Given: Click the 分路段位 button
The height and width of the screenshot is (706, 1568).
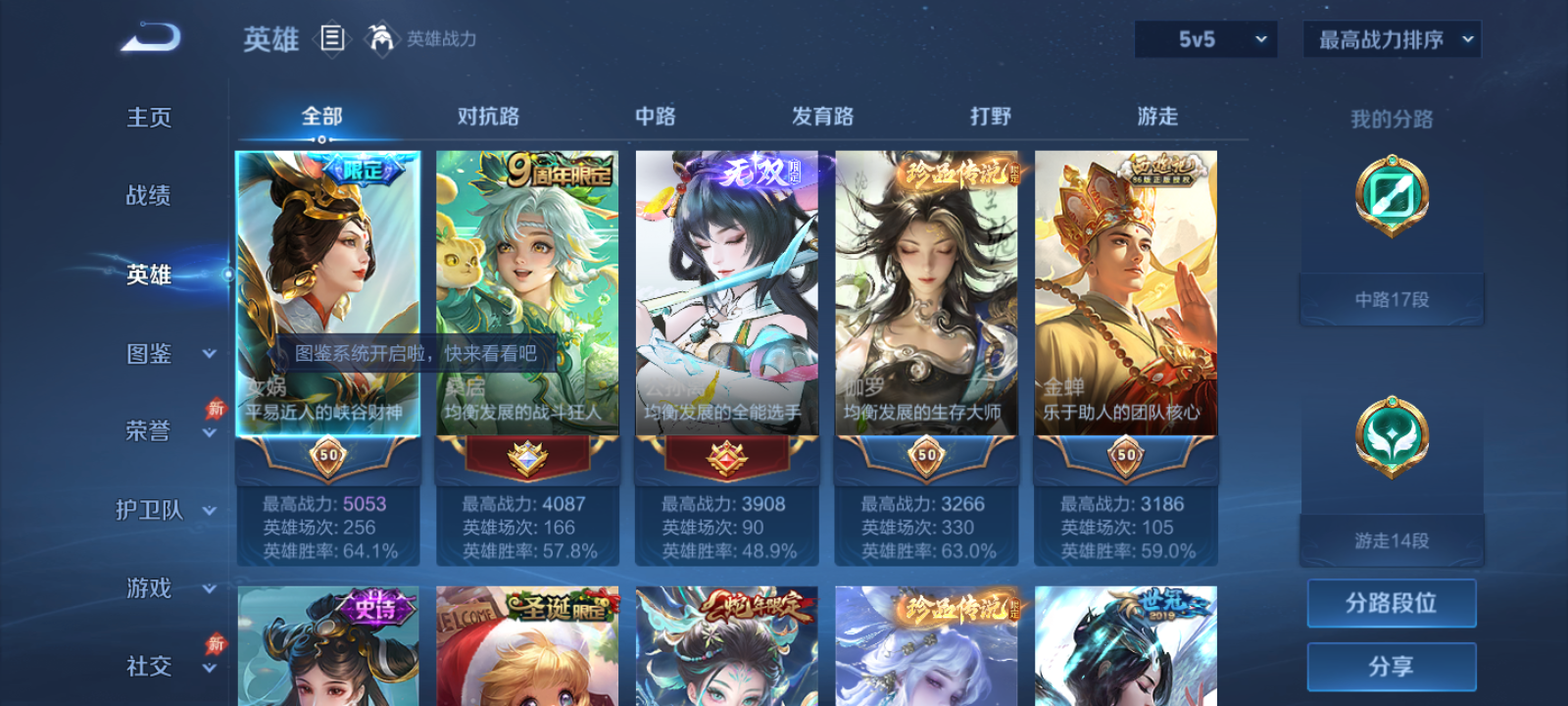Looking at the screenshot, I should click(x=1392, y=603).
